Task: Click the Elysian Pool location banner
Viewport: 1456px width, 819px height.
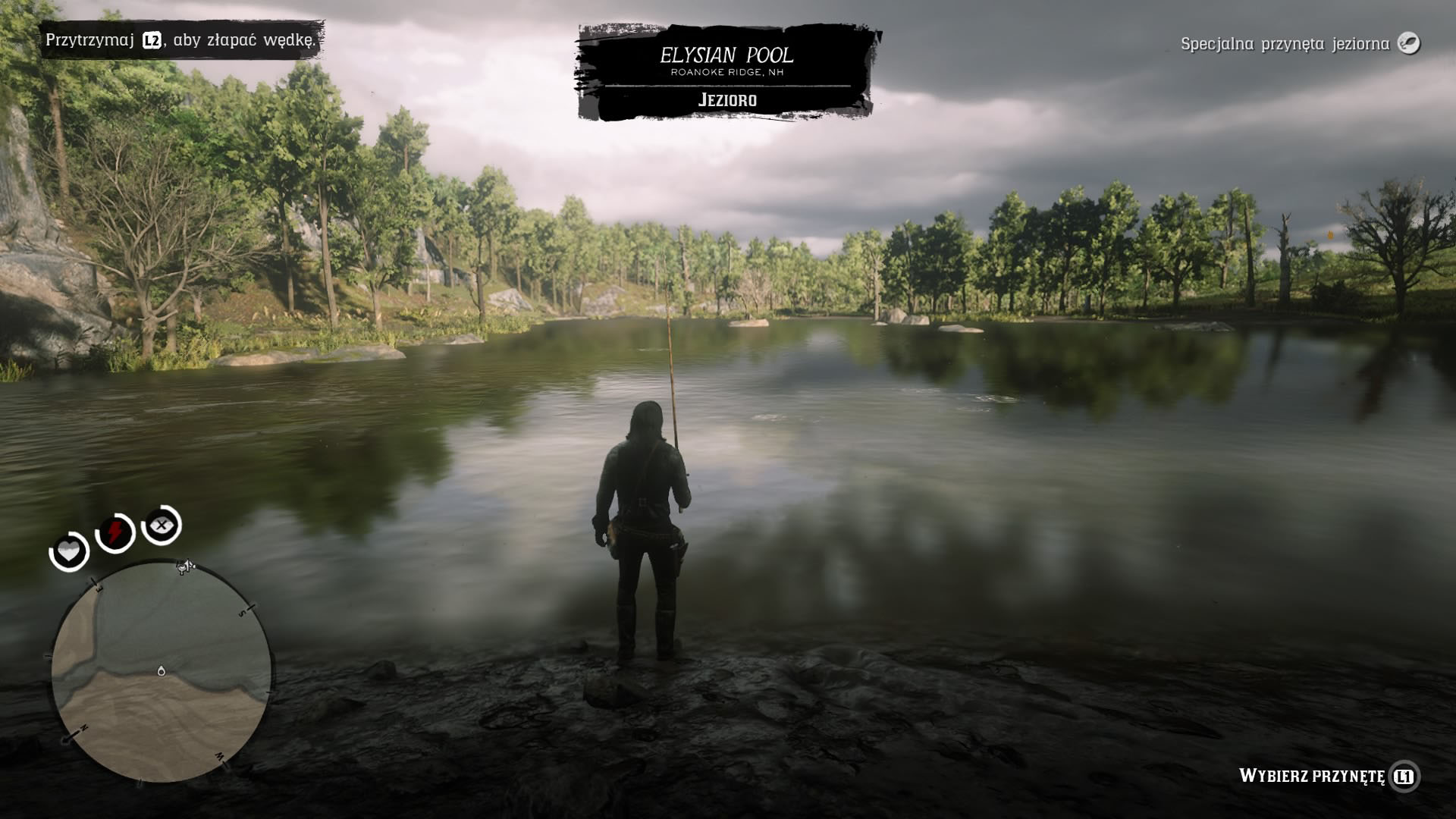Action: tap(726, 73)
